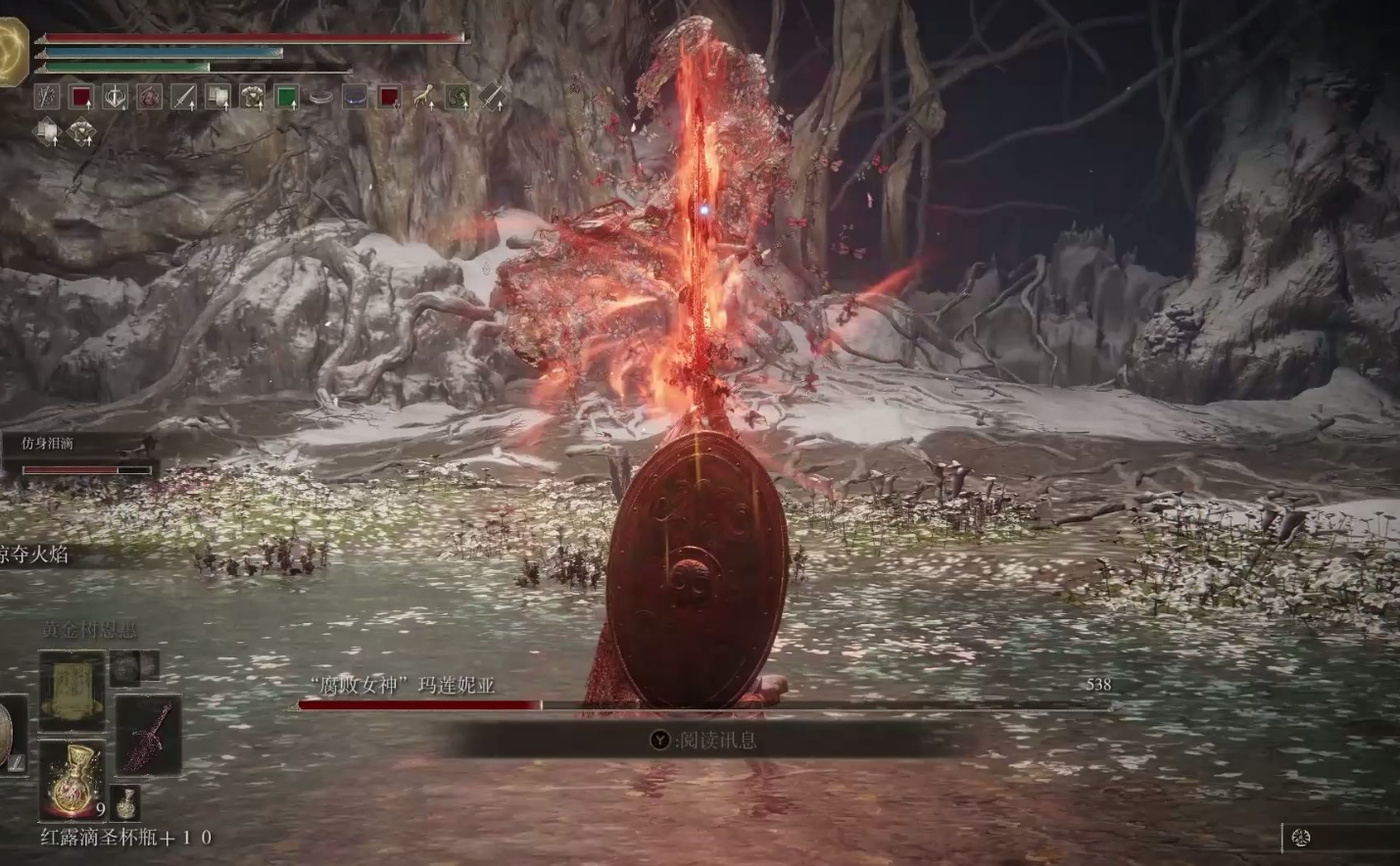Click the blue ring status icon
Screen dimensions: 1400x866
(x=355, y=97)
